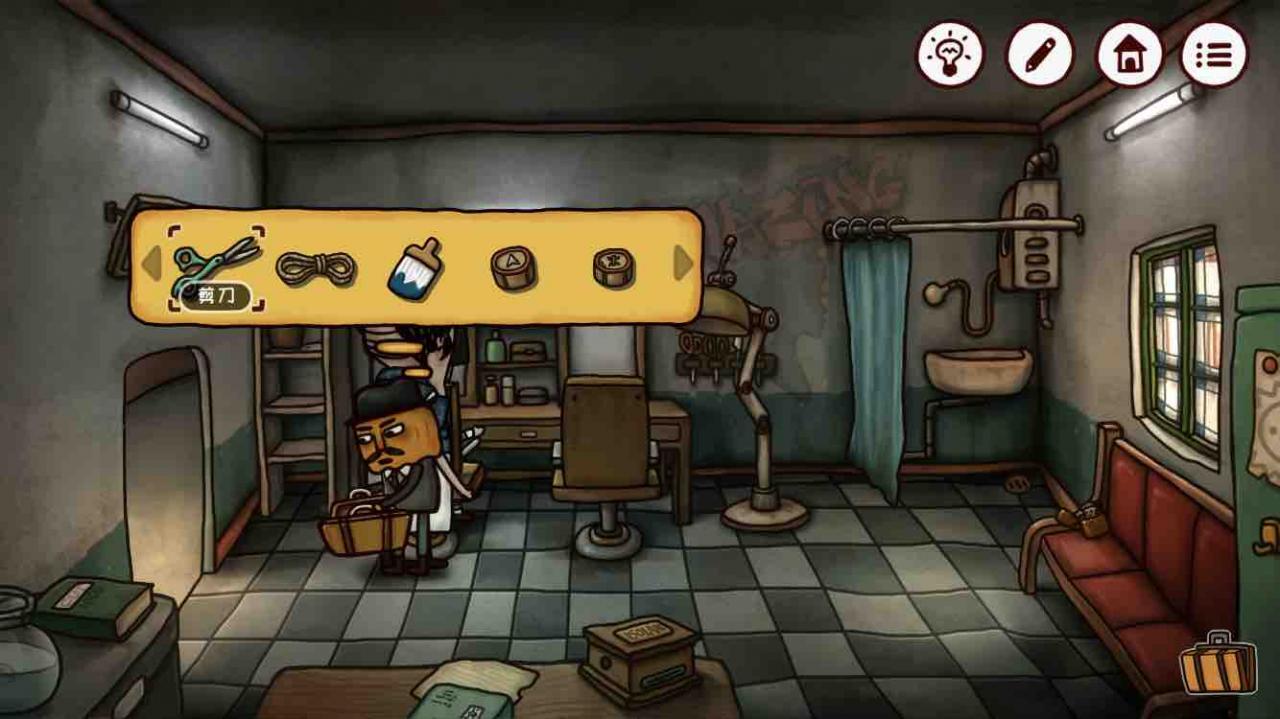Return home with the house button
This screenshot has height=719, width=1280.
1129,54
